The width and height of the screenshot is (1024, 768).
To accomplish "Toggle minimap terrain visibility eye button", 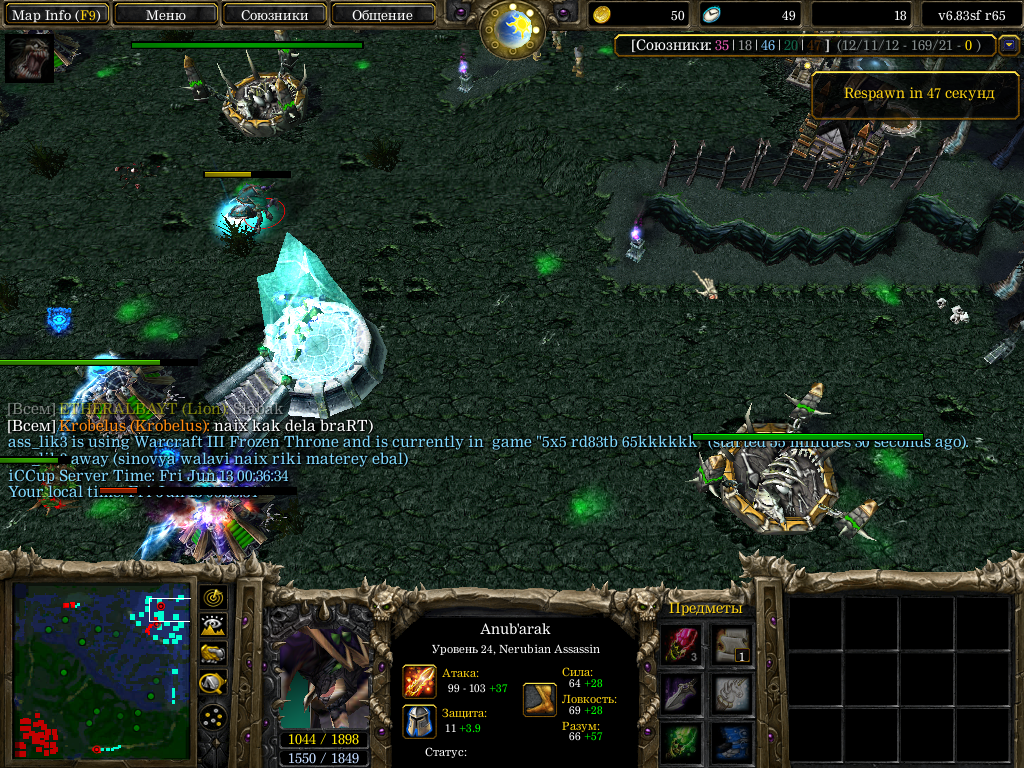I will (x=214, y=626).
